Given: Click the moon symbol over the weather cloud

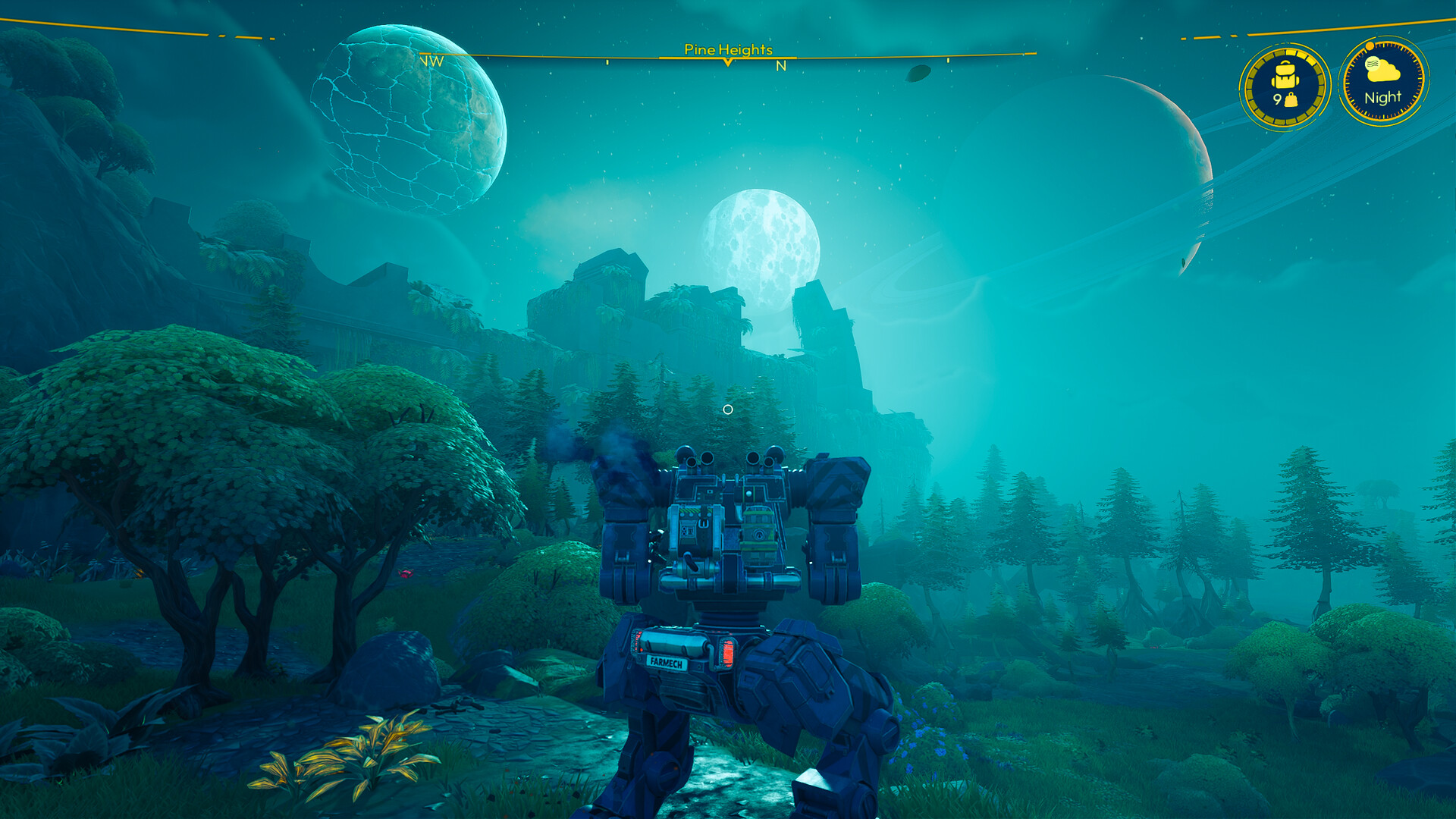Looking at the screenshot, I should [1373, 64].
